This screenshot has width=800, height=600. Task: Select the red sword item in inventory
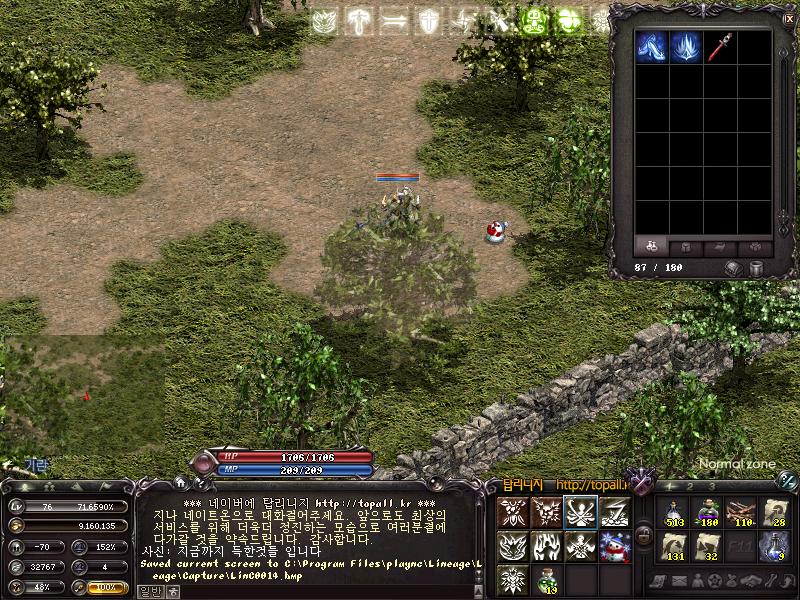[x=717, y=46]
